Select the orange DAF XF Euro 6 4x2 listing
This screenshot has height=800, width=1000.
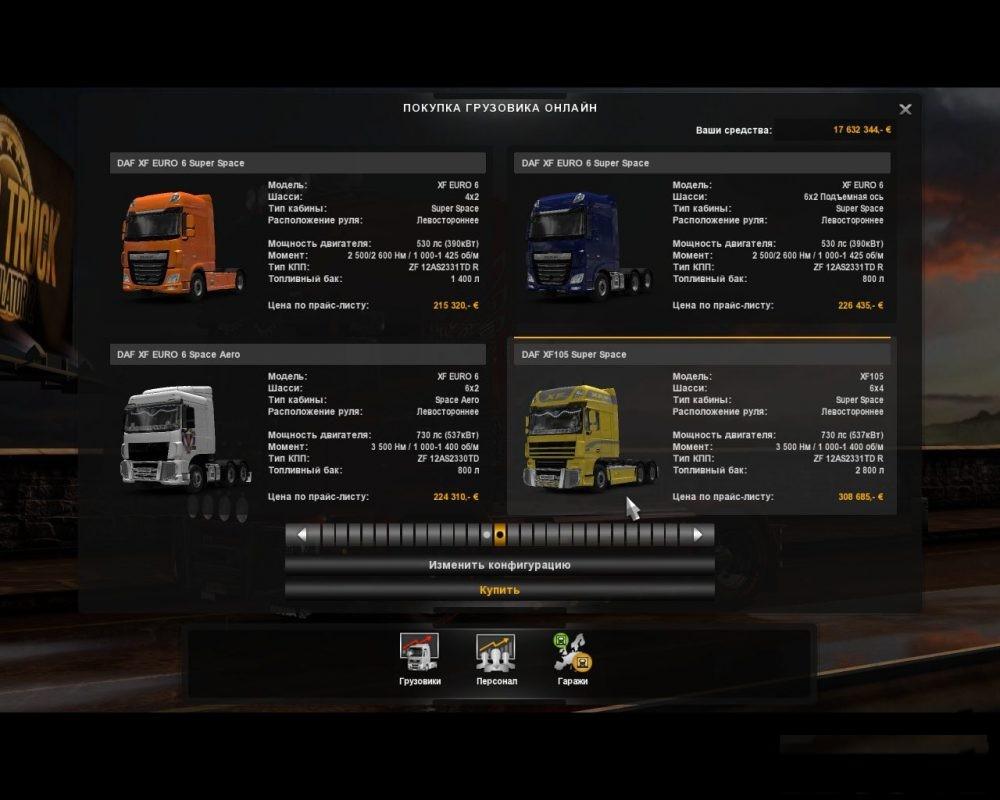(x=297, y=240)
